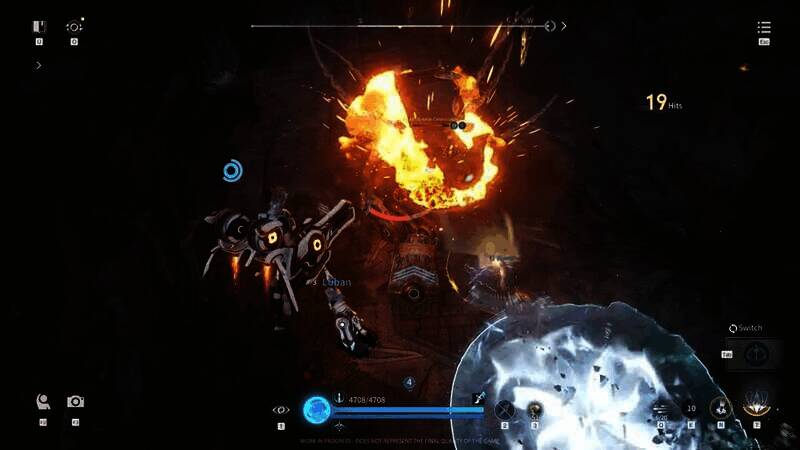Expand the small arrow panel under the book icon
The image size is (800, 450).
[39, 65]
